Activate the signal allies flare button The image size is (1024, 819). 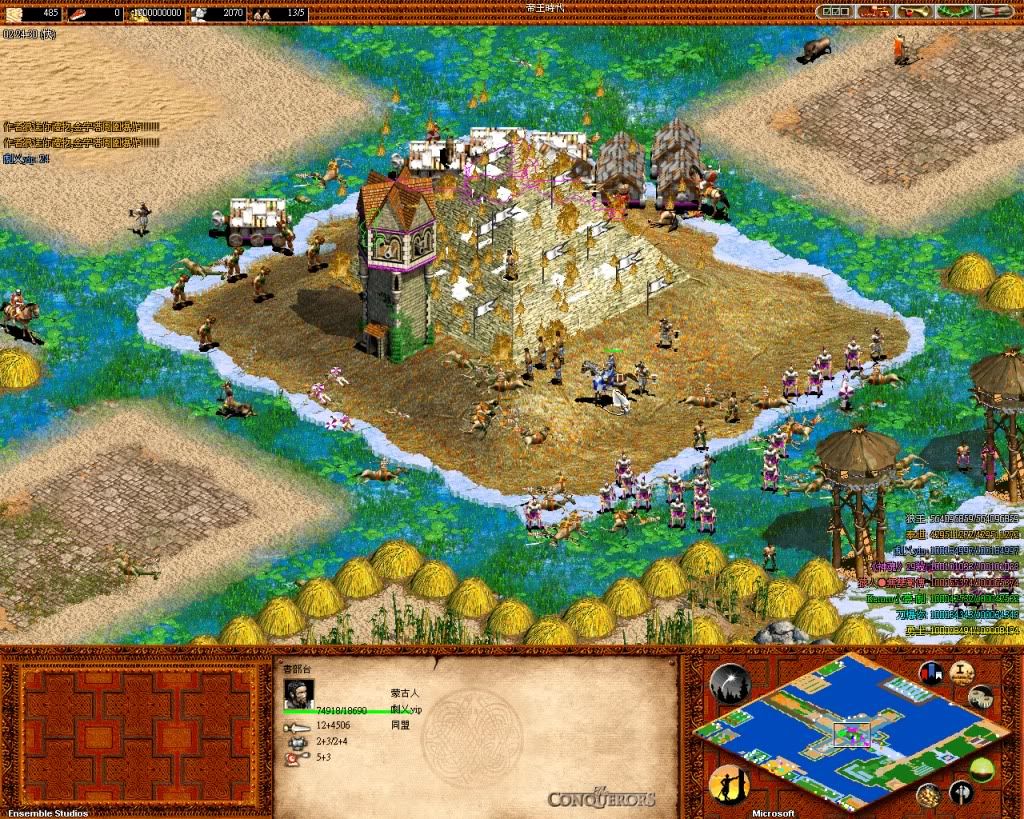click(x=729, y=682)
